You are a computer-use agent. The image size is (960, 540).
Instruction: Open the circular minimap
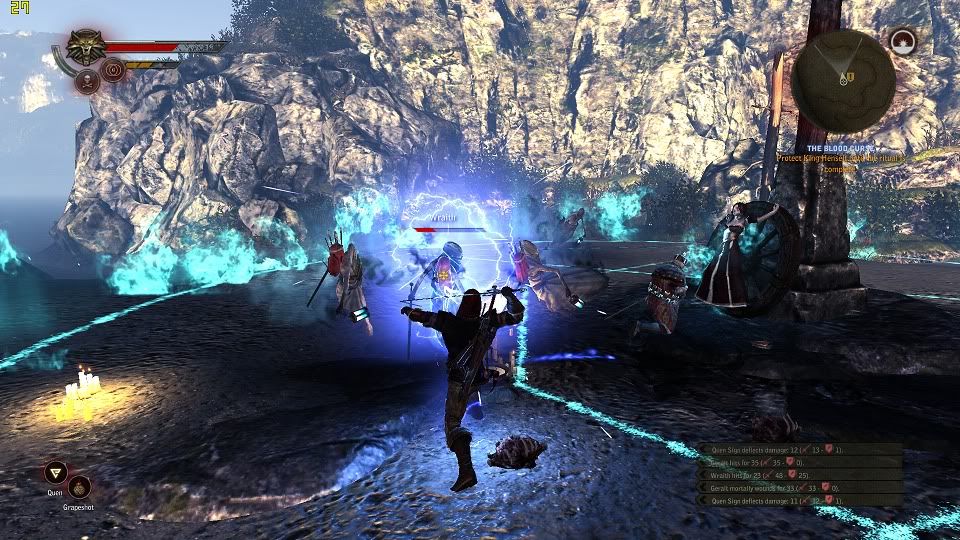(843, 80)
